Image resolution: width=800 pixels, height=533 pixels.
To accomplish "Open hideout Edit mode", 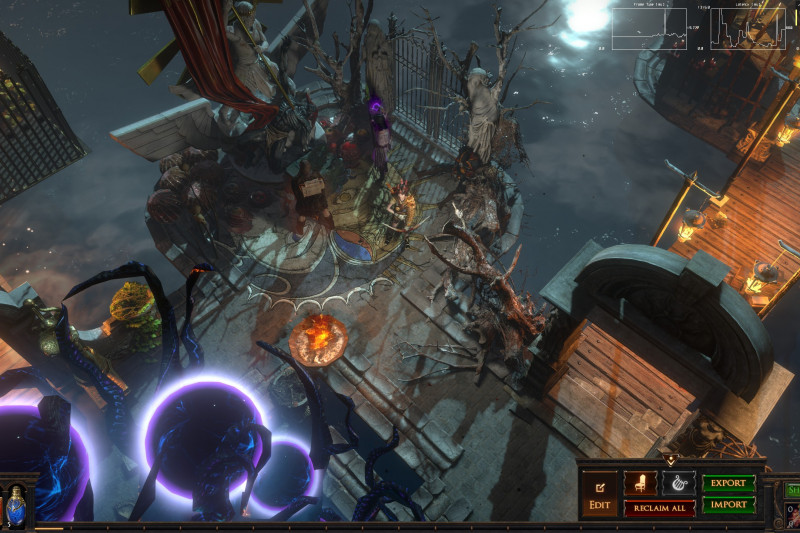I will 600,494.
